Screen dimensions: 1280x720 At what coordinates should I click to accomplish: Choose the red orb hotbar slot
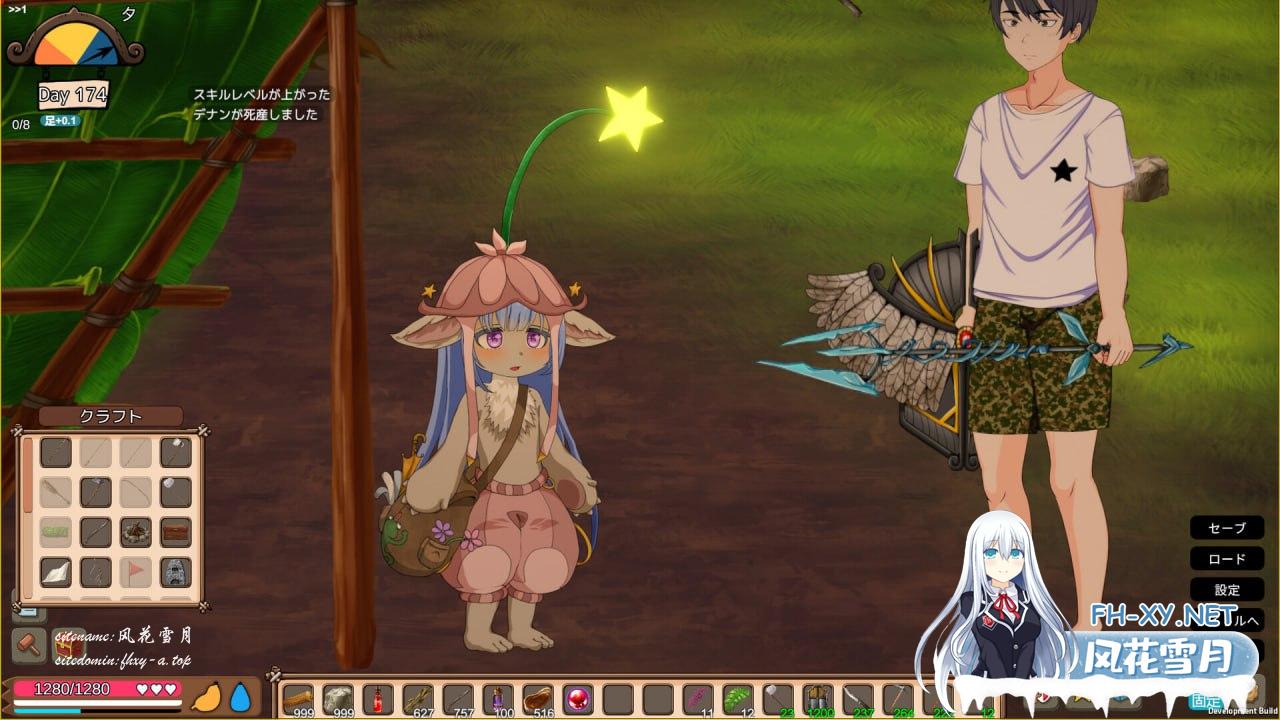point(578,699)
